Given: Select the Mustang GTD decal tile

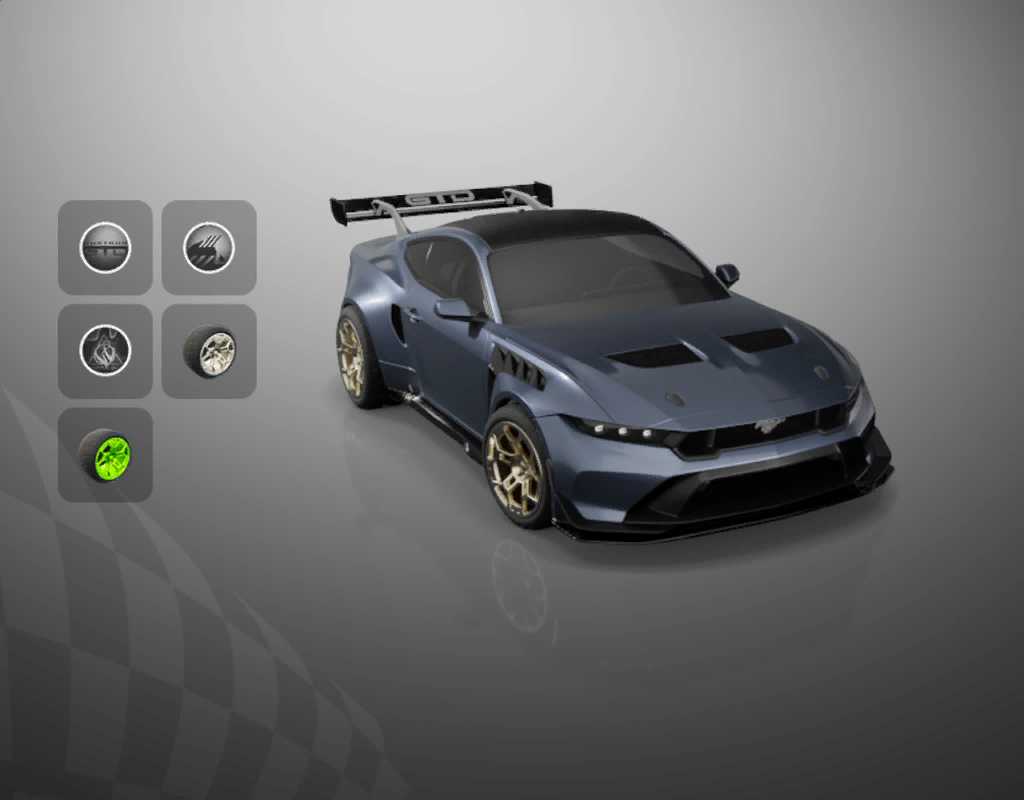Looking at the screenshot, I should 105,247.
